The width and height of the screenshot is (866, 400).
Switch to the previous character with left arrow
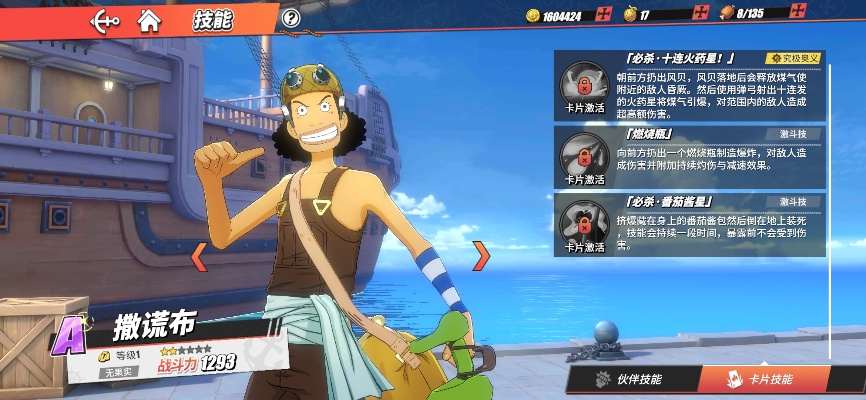[199, 256]
